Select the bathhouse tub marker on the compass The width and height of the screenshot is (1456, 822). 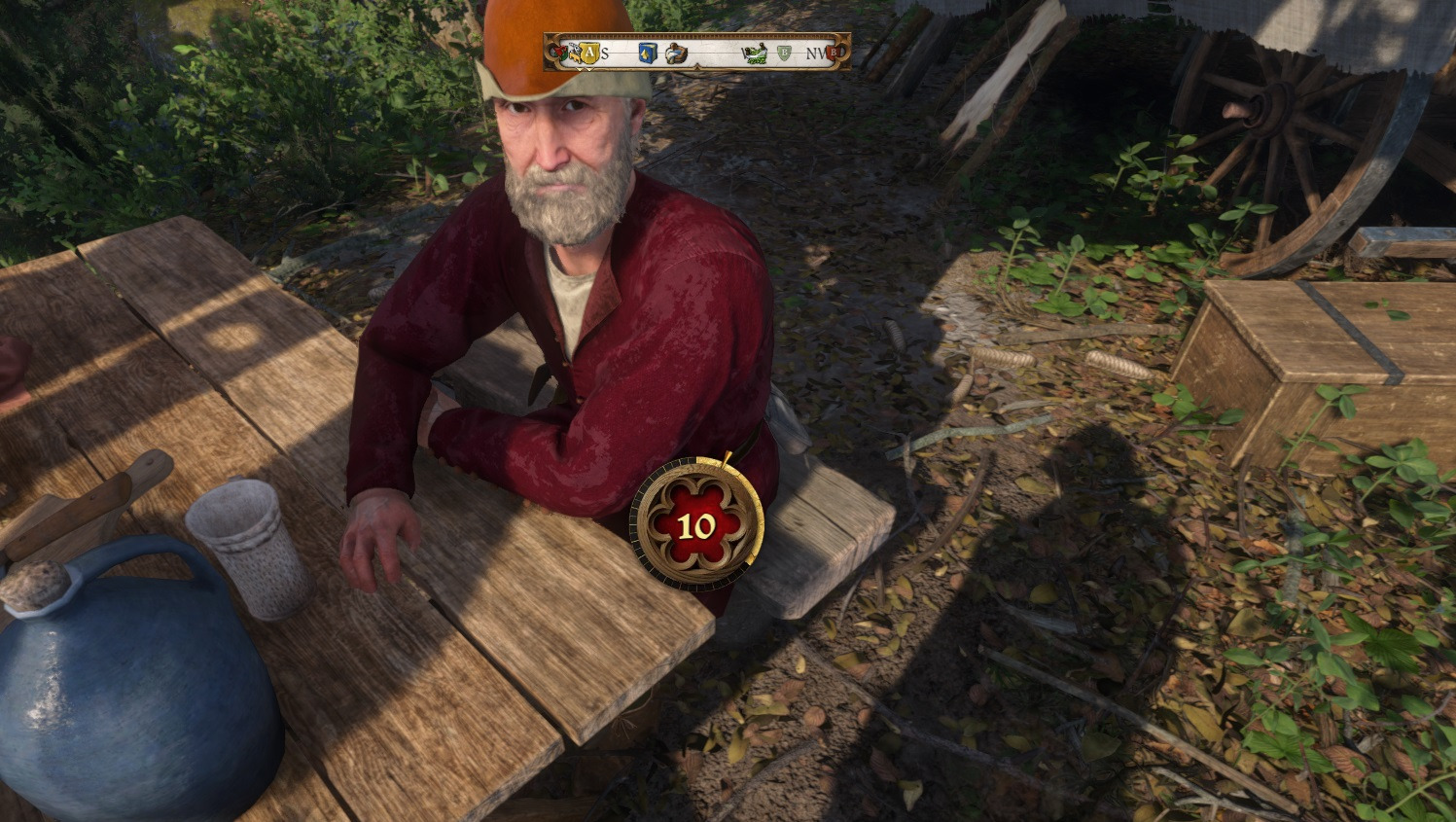click(677, 54)
